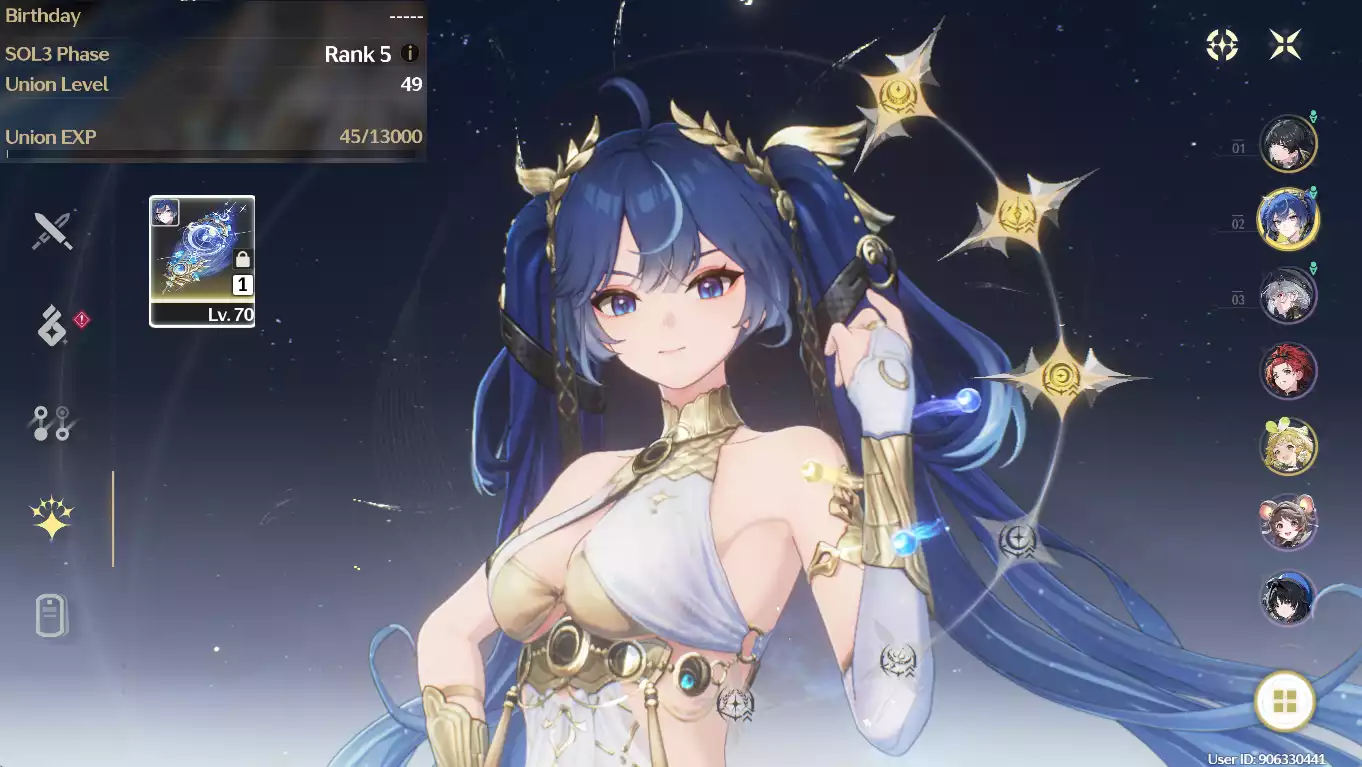This screenshot has width=1362, height=767.
Task: Select the golden sparkle Resonance Chain tab
Action: coord(52,518)
